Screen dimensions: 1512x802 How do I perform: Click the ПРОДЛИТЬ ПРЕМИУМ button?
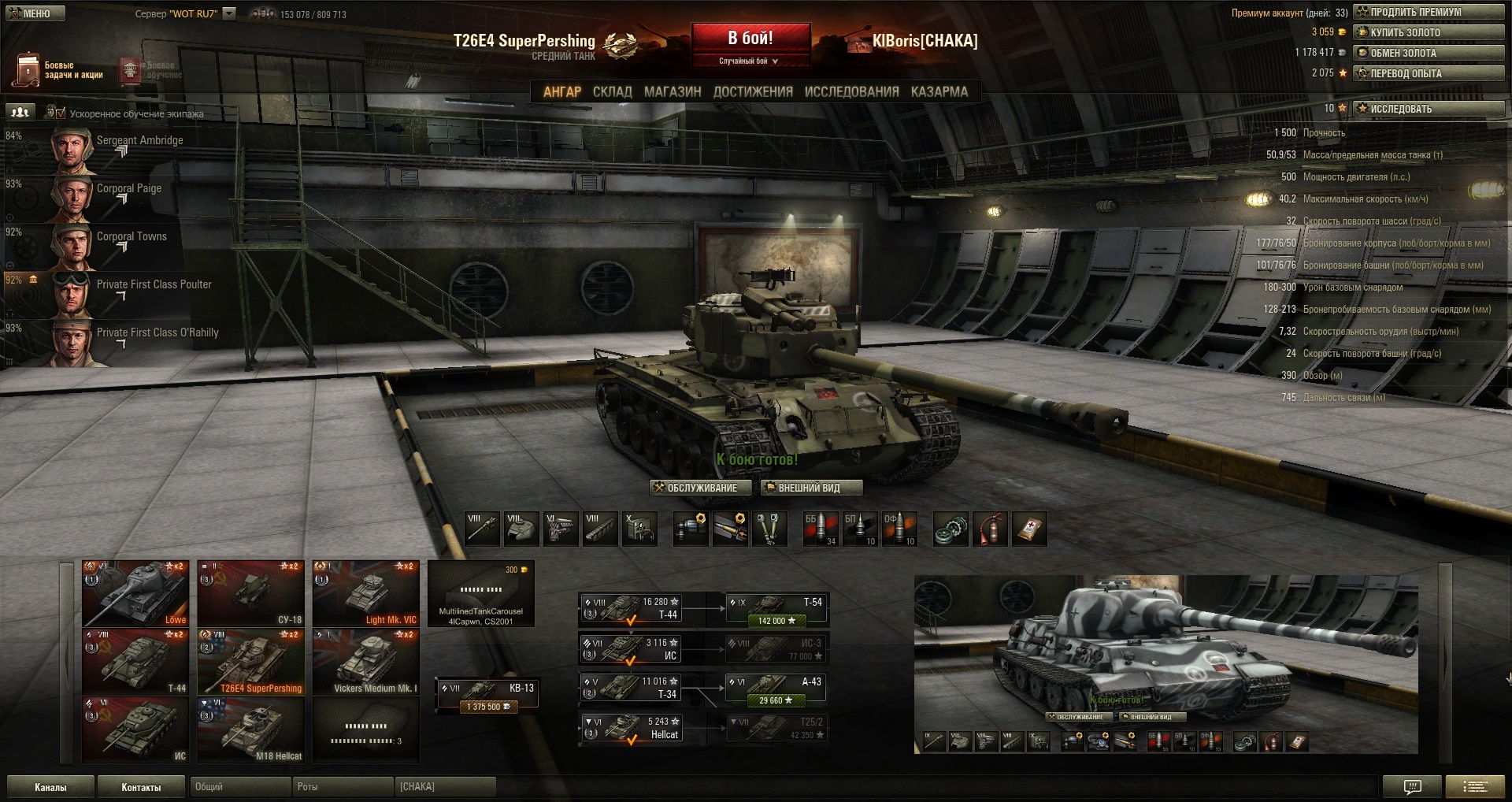click(1428, 12)
